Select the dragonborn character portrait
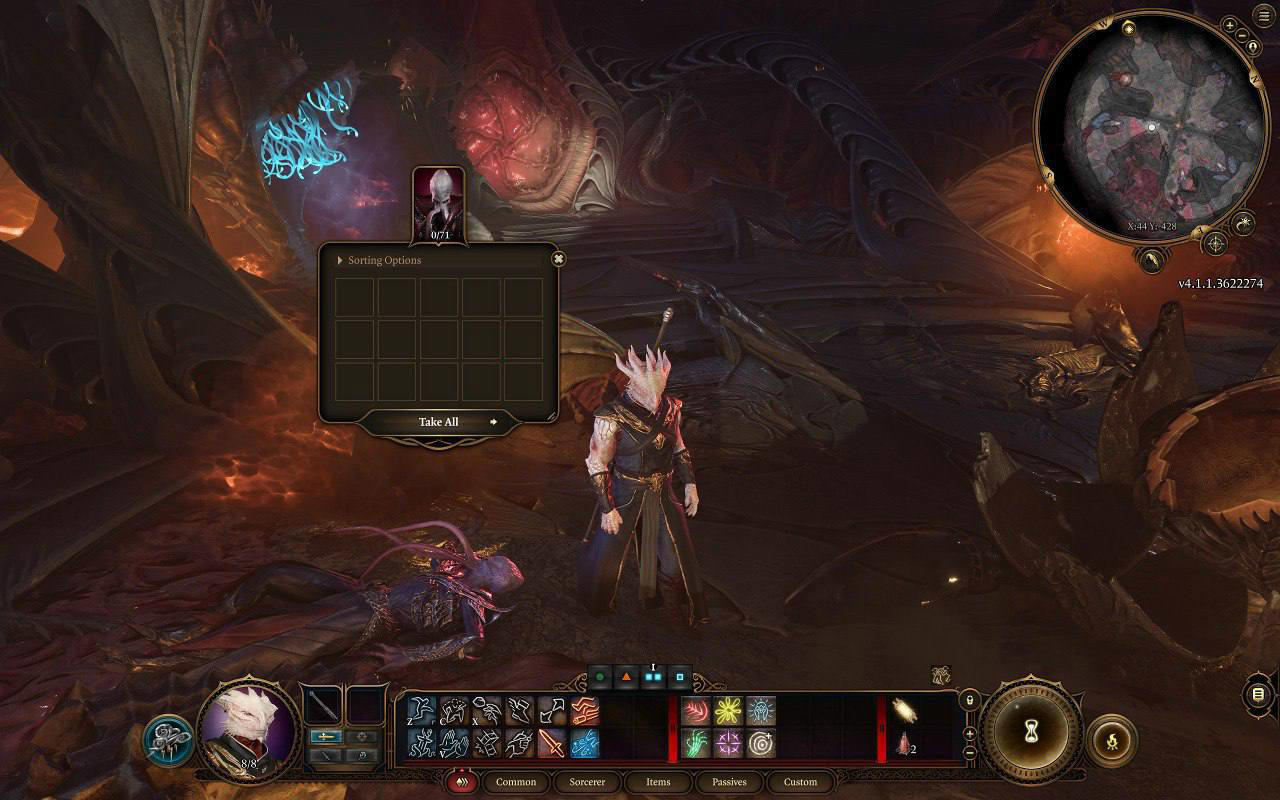Viewport: 1280px width, 800px height. click(x=248, y=726)
